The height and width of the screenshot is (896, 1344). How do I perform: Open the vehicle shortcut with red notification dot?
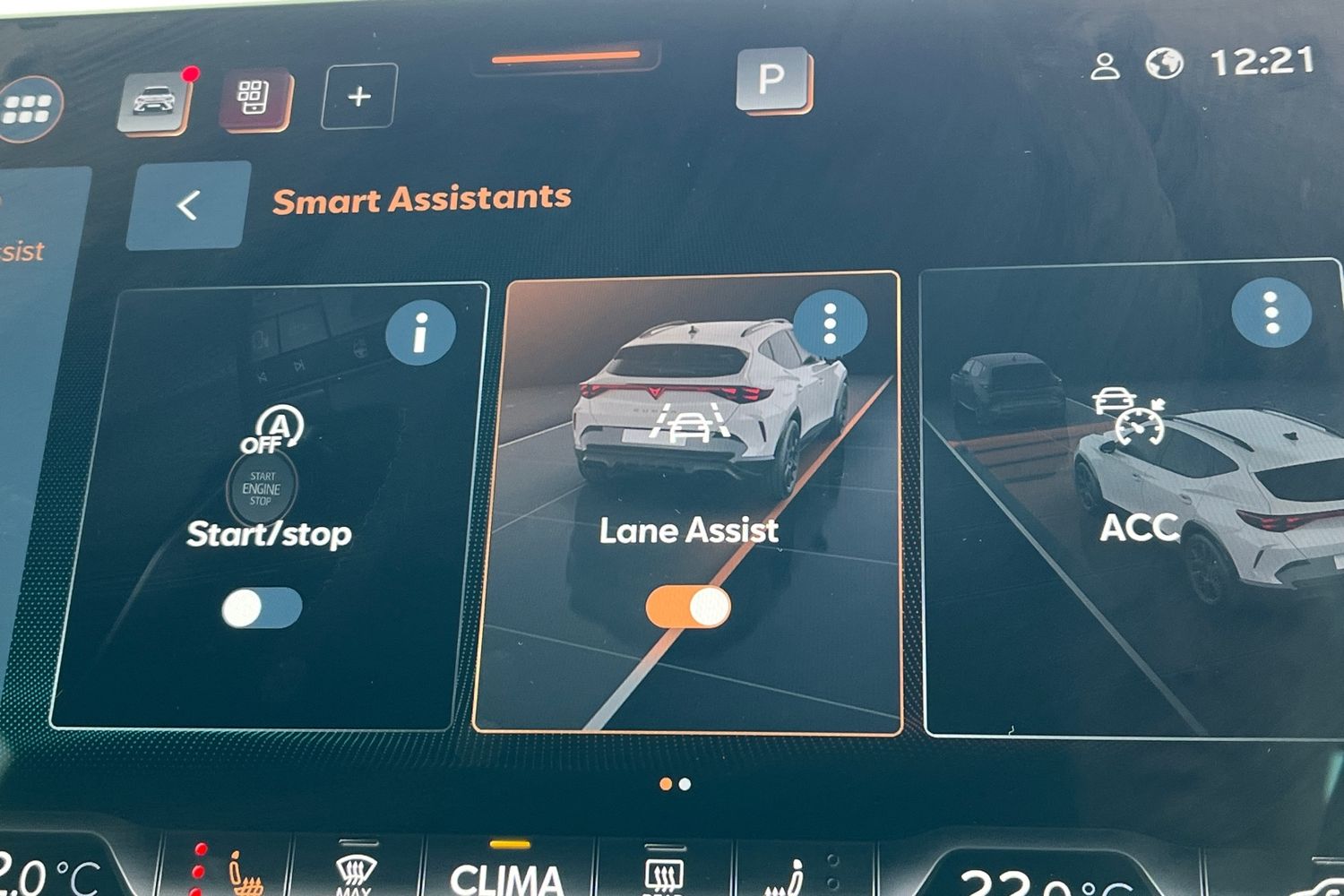click(154, 101)
